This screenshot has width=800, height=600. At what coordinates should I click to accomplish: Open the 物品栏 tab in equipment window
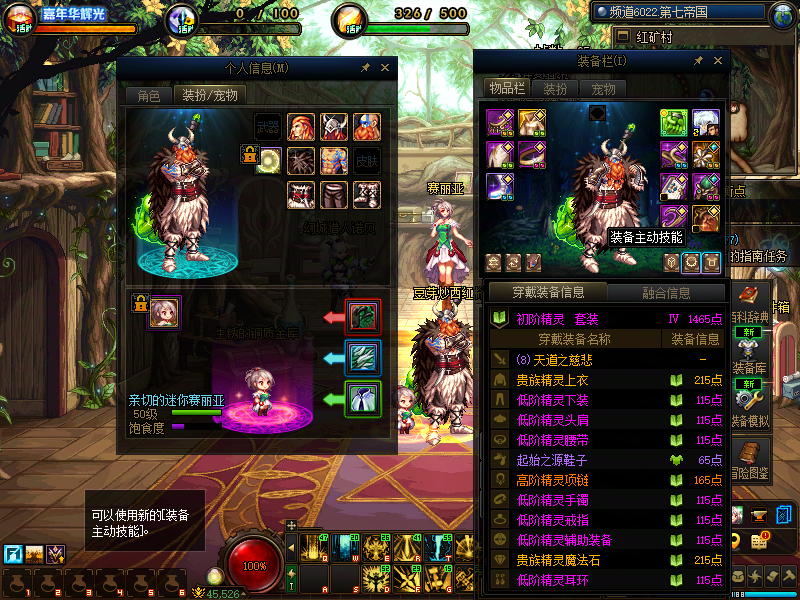tap(507, 88)
